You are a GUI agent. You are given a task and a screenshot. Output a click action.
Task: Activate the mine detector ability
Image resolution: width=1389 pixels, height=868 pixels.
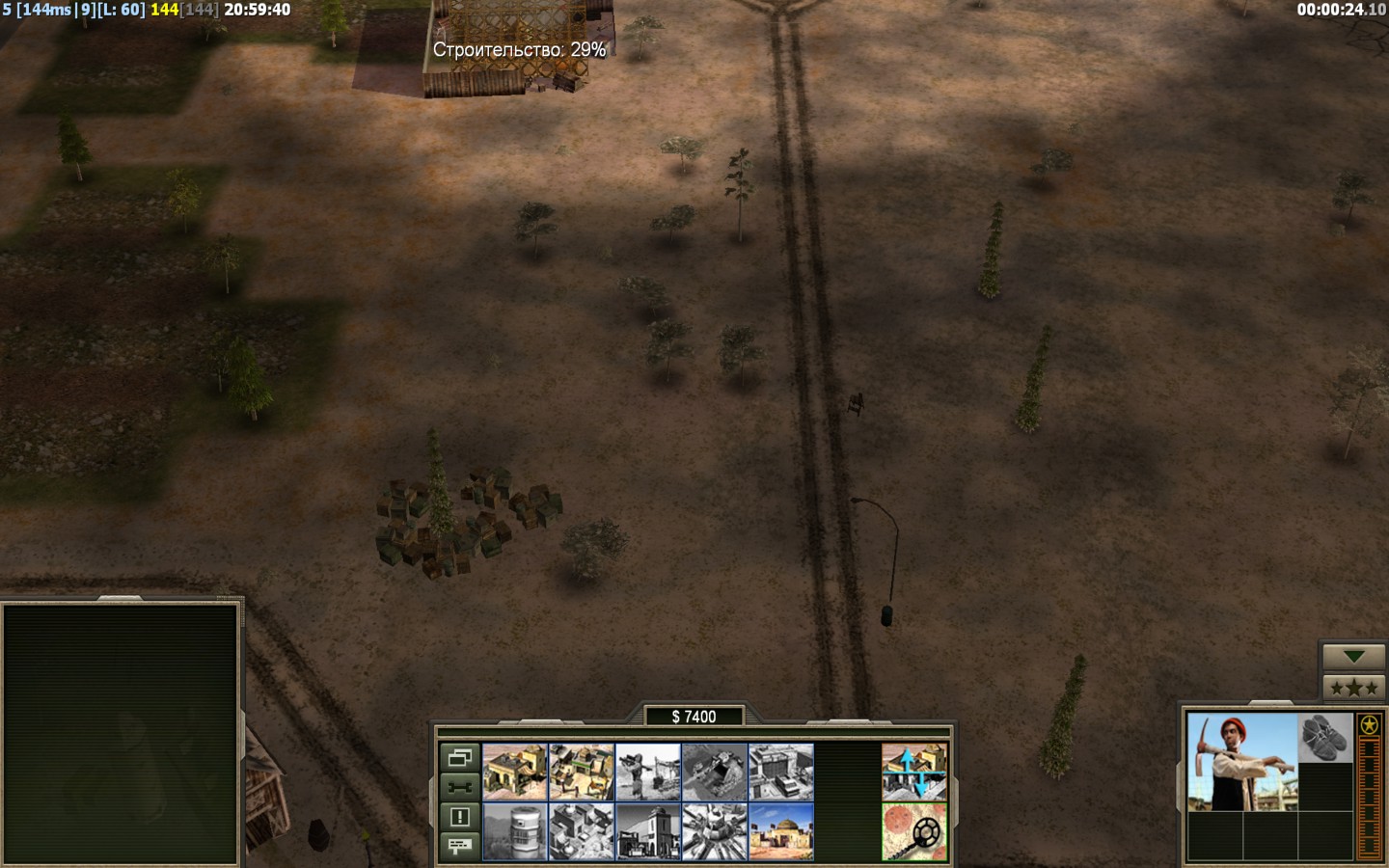point(914,831)
